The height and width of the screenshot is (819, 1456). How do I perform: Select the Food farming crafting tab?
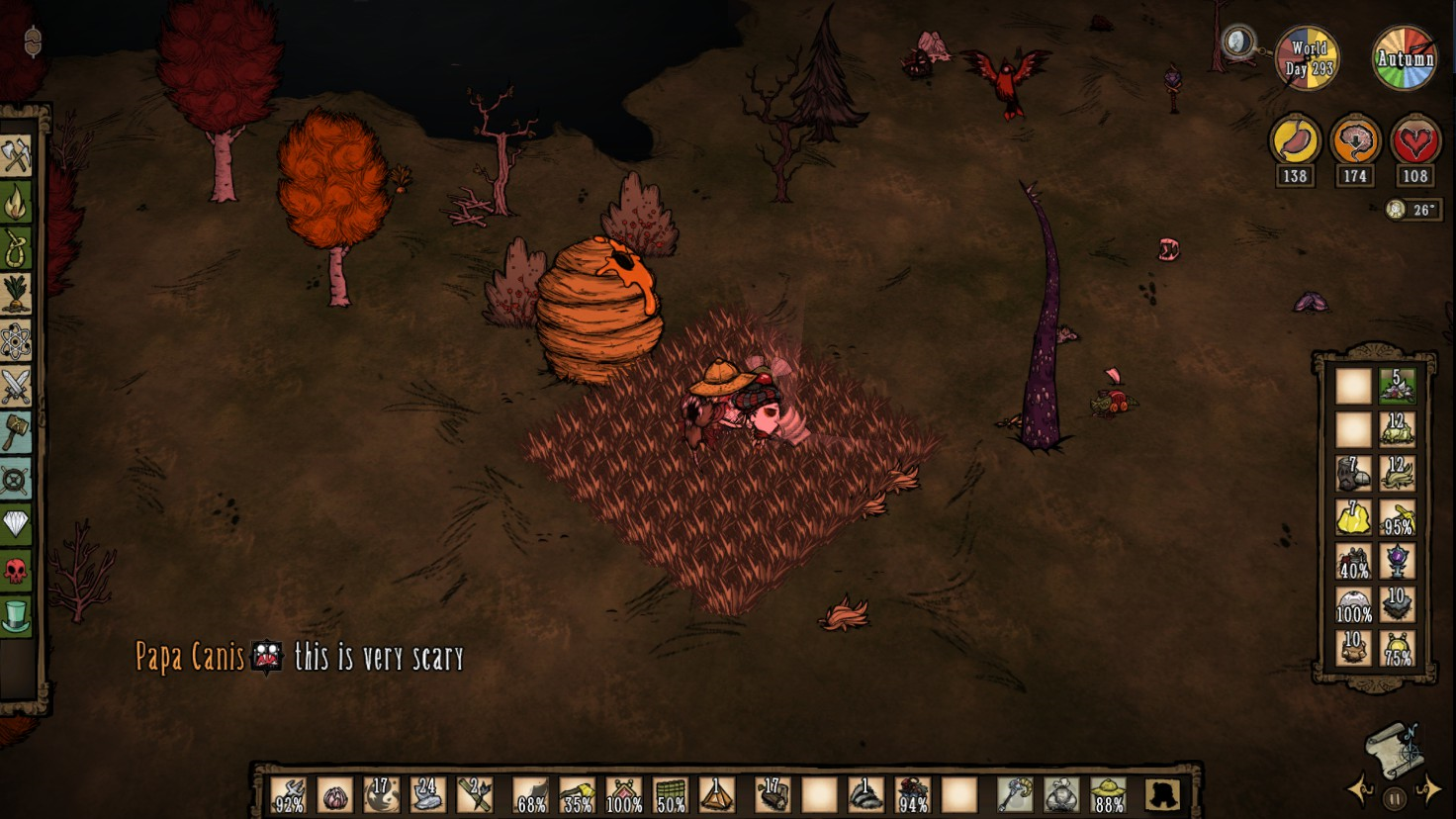pos(17,294)
